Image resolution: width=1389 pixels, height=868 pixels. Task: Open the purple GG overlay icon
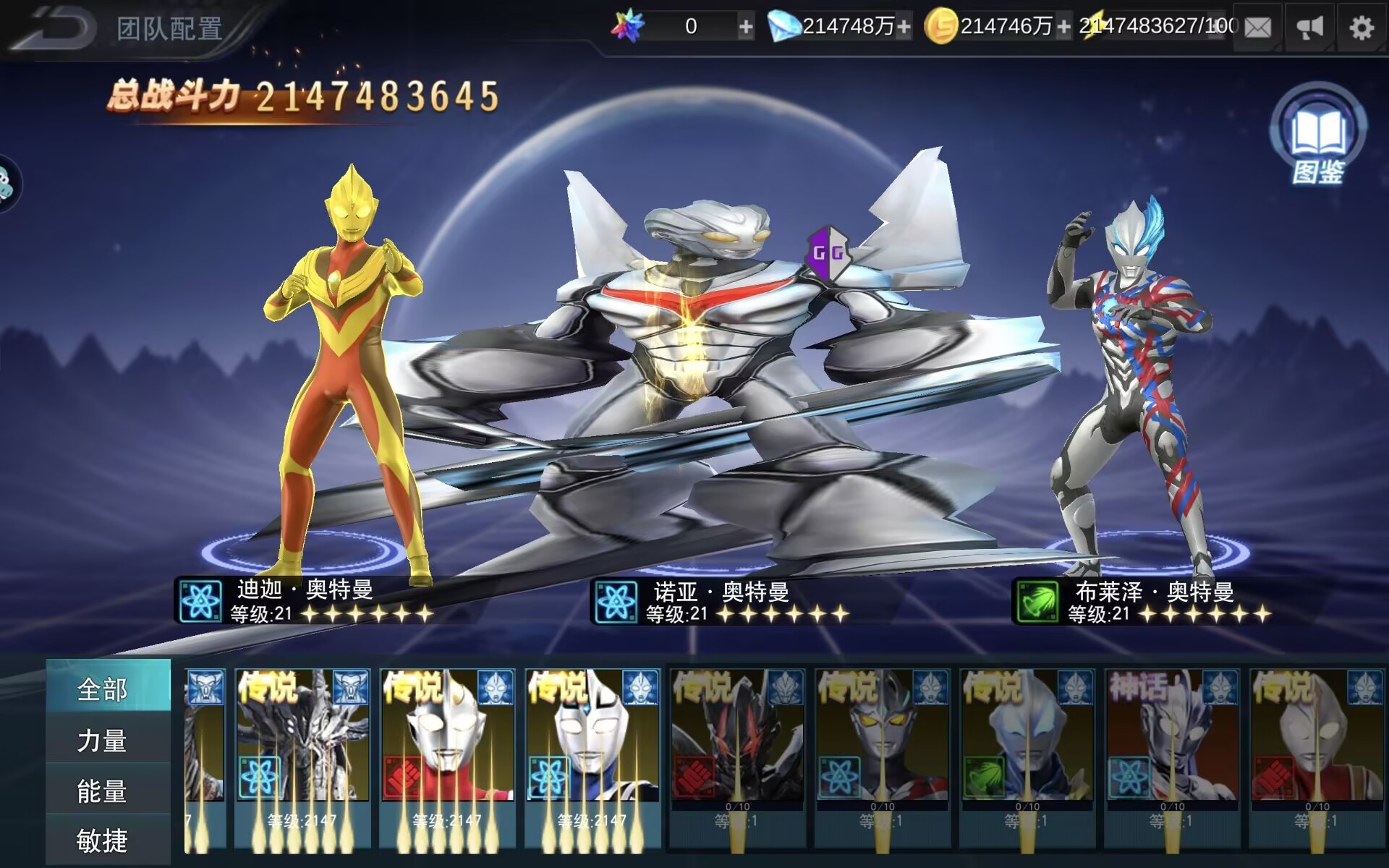(x=828, y=252)
